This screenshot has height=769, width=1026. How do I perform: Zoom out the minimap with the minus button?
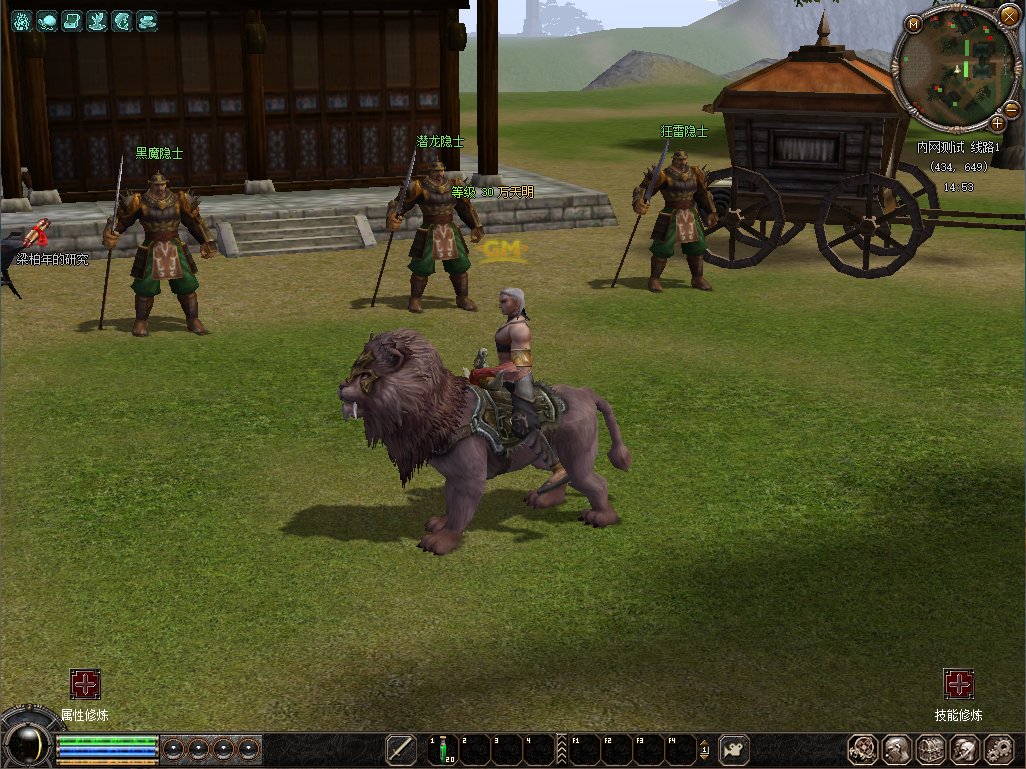(x=1010, y=108)
